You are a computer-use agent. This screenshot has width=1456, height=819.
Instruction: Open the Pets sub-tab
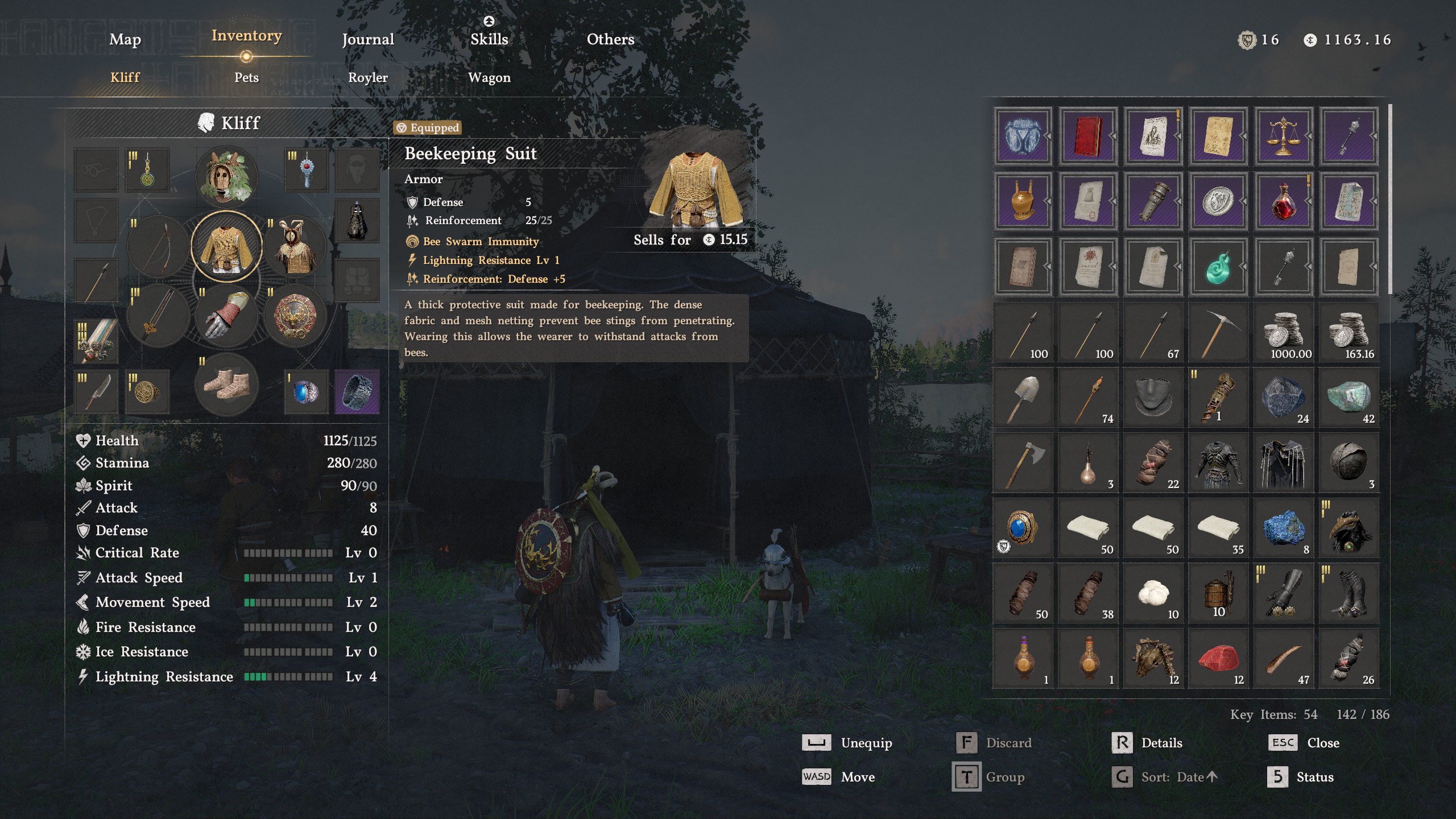coord(246,77)
